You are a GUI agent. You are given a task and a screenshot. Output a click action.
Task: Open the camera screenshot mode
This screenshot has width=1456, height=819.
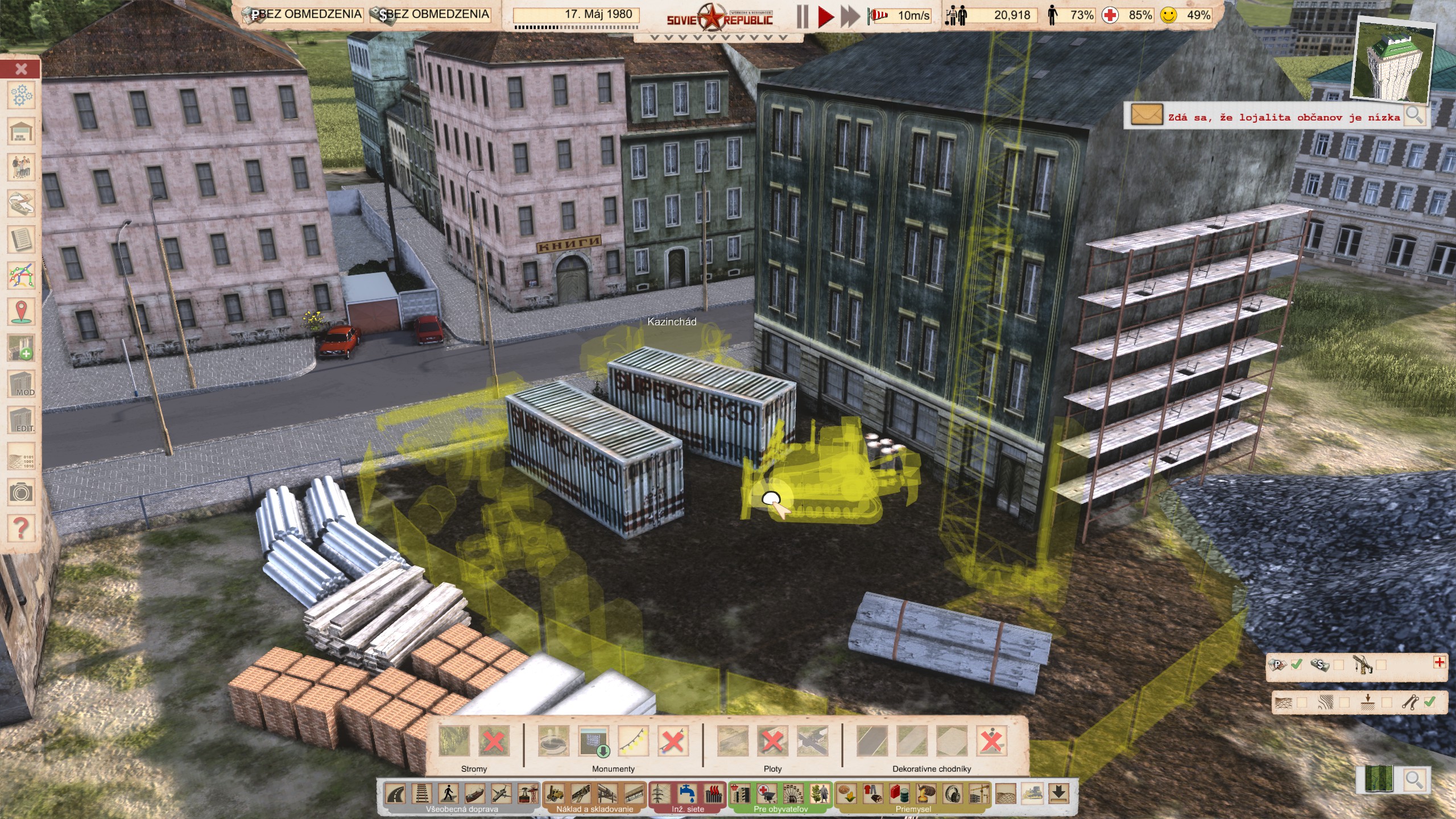21,492
